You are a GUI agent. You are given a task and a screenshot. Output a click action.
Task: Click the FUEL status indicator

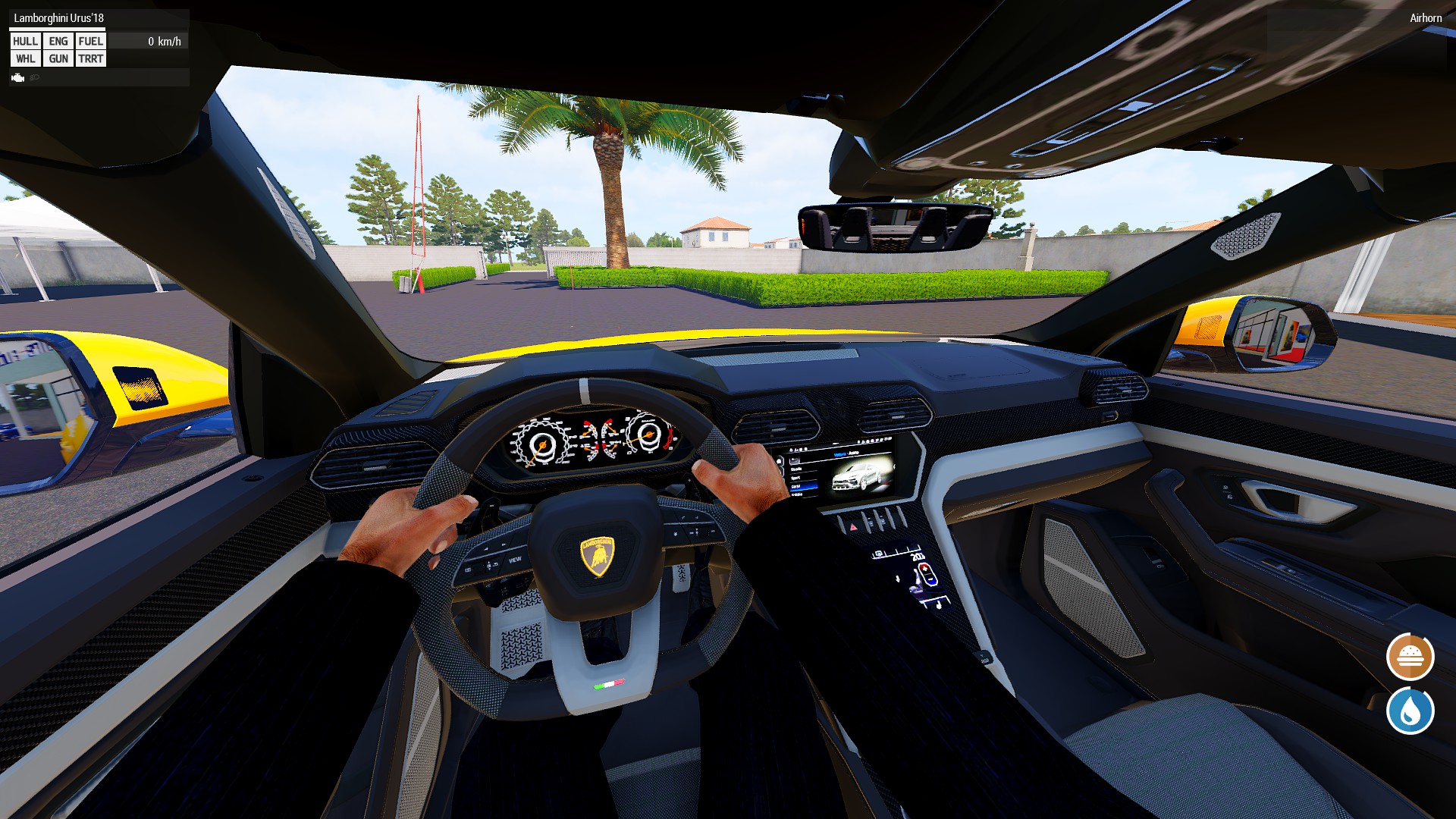[x=90, y=41]
